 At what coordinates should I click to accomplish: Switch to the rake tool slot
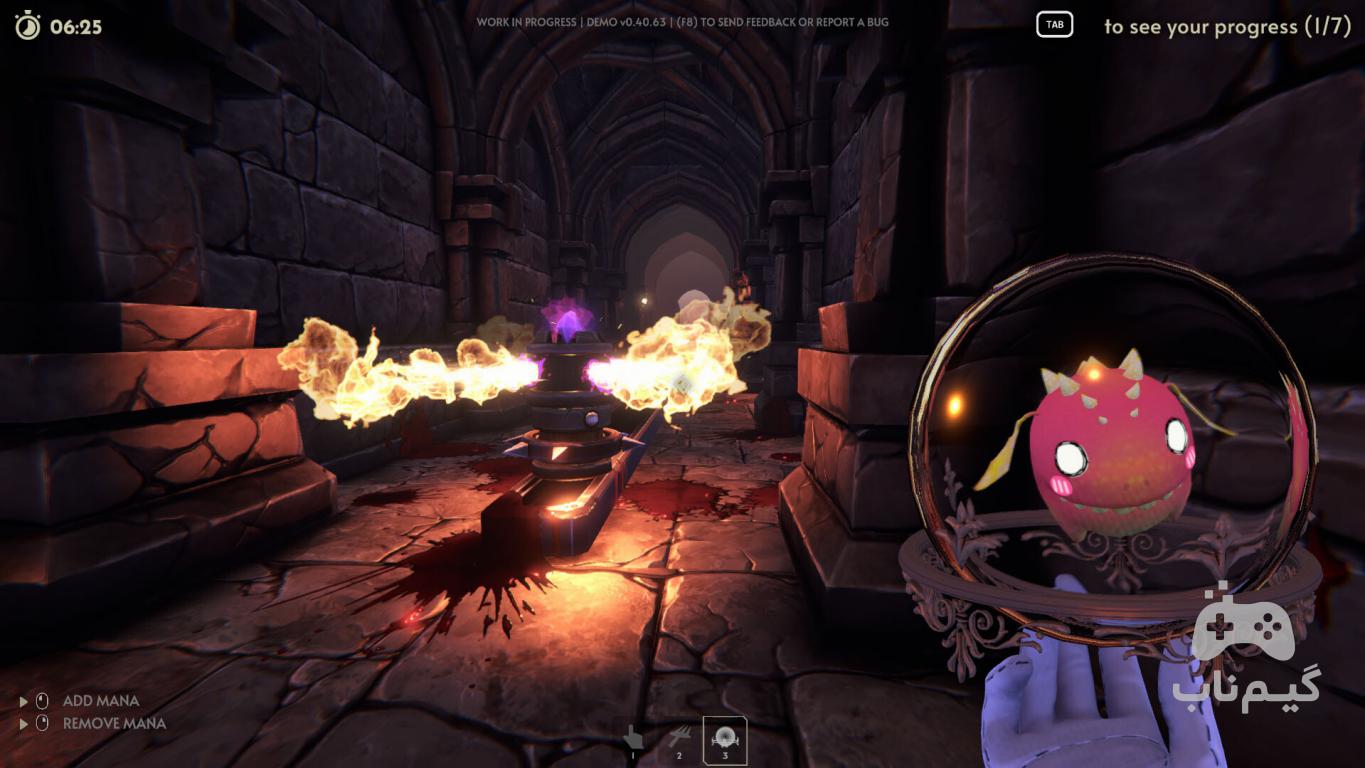tap(679, 739)
